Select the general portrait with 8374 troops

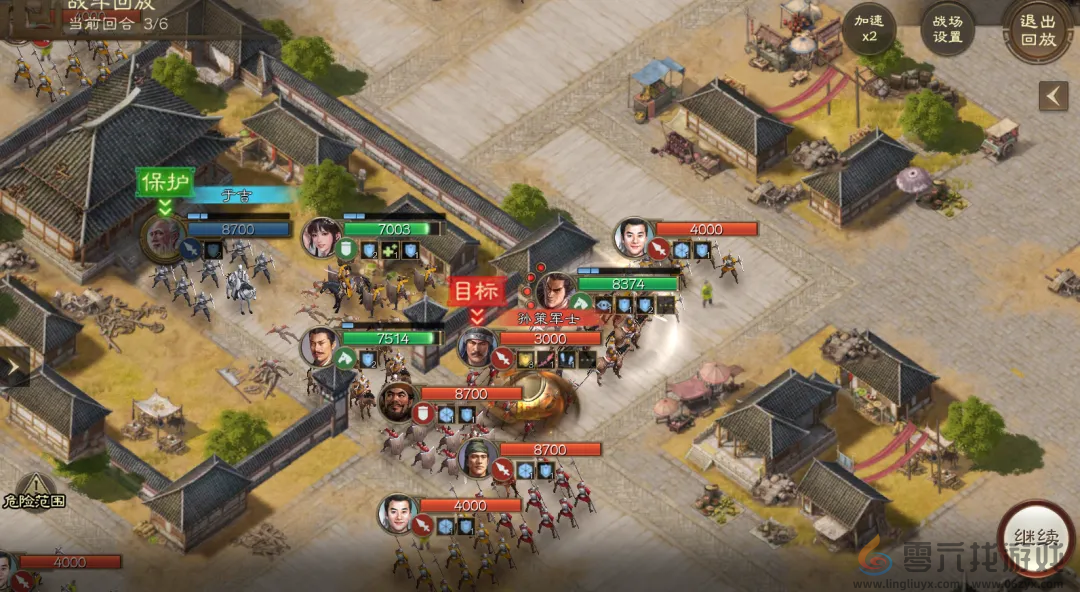556,292
